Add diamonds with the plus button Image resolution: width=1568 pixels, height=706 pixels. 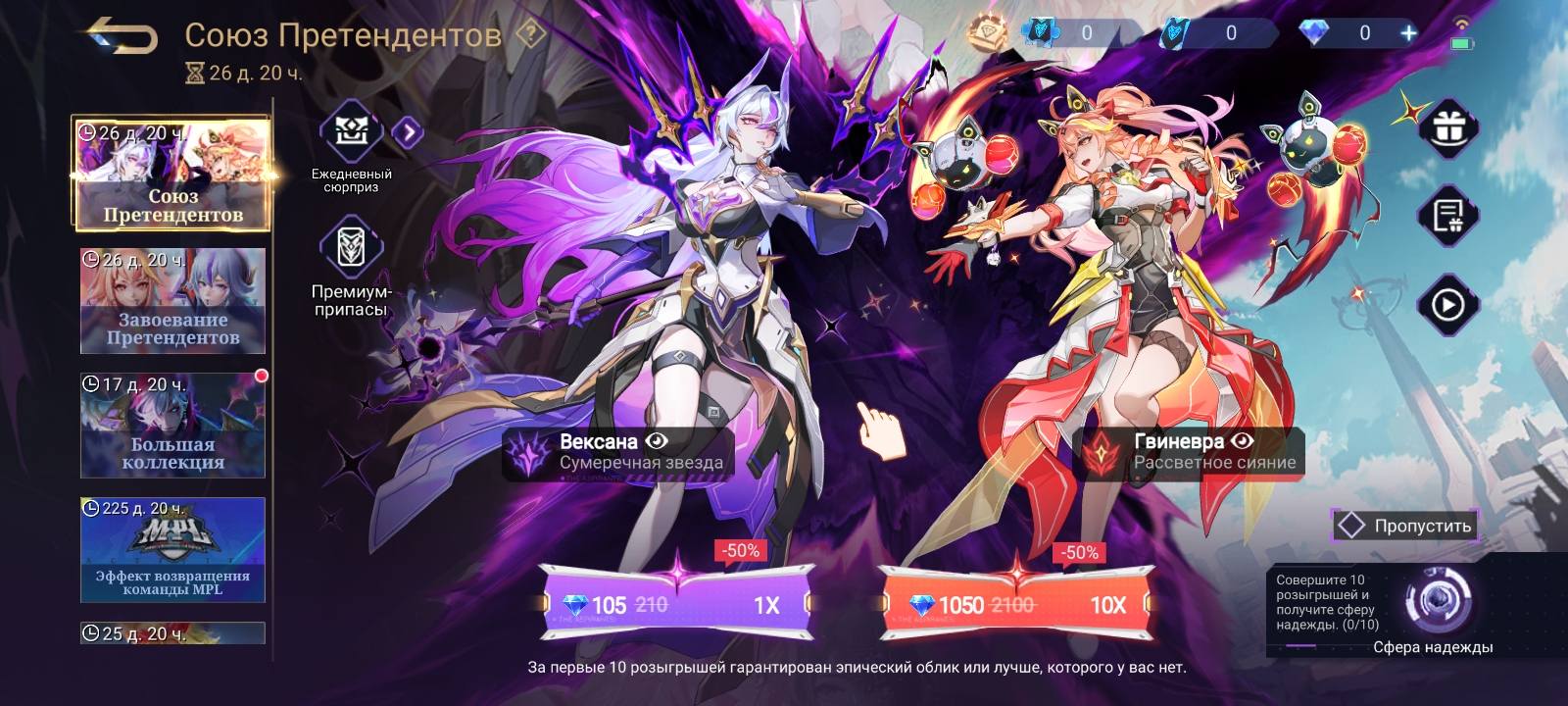[1408, 33]
